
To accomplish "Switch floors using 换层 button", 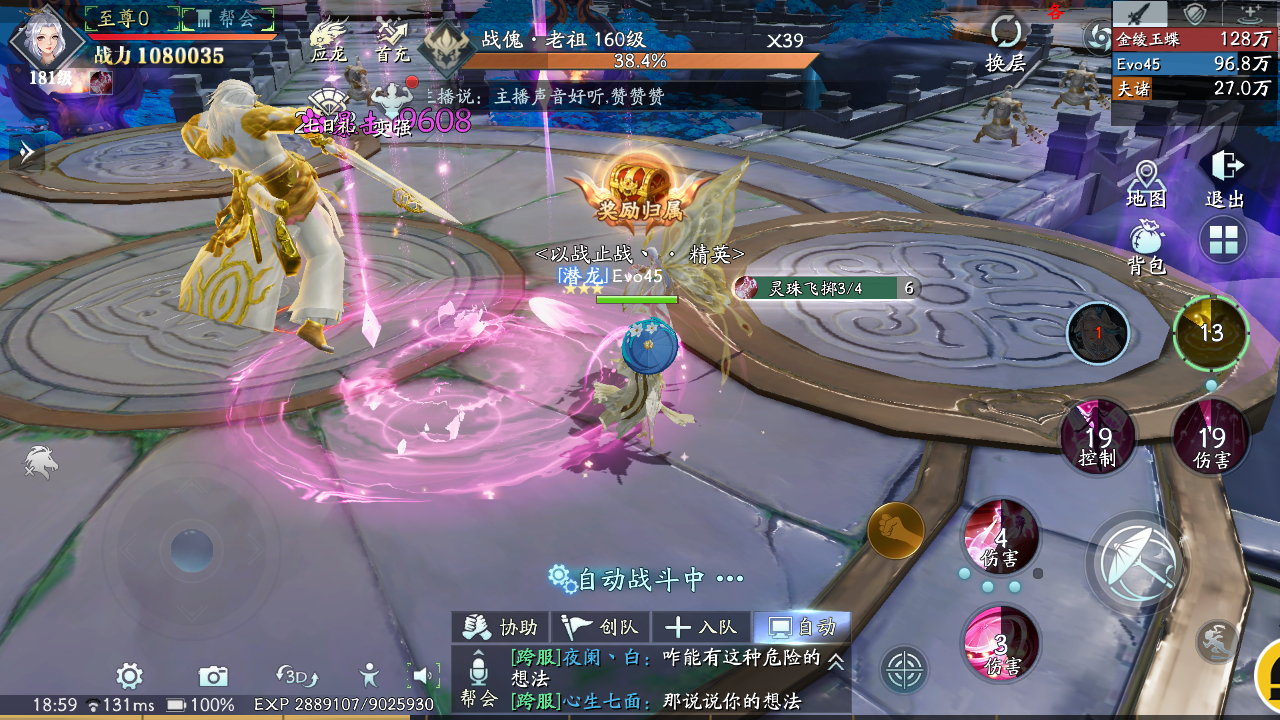I will point(1006,44).
